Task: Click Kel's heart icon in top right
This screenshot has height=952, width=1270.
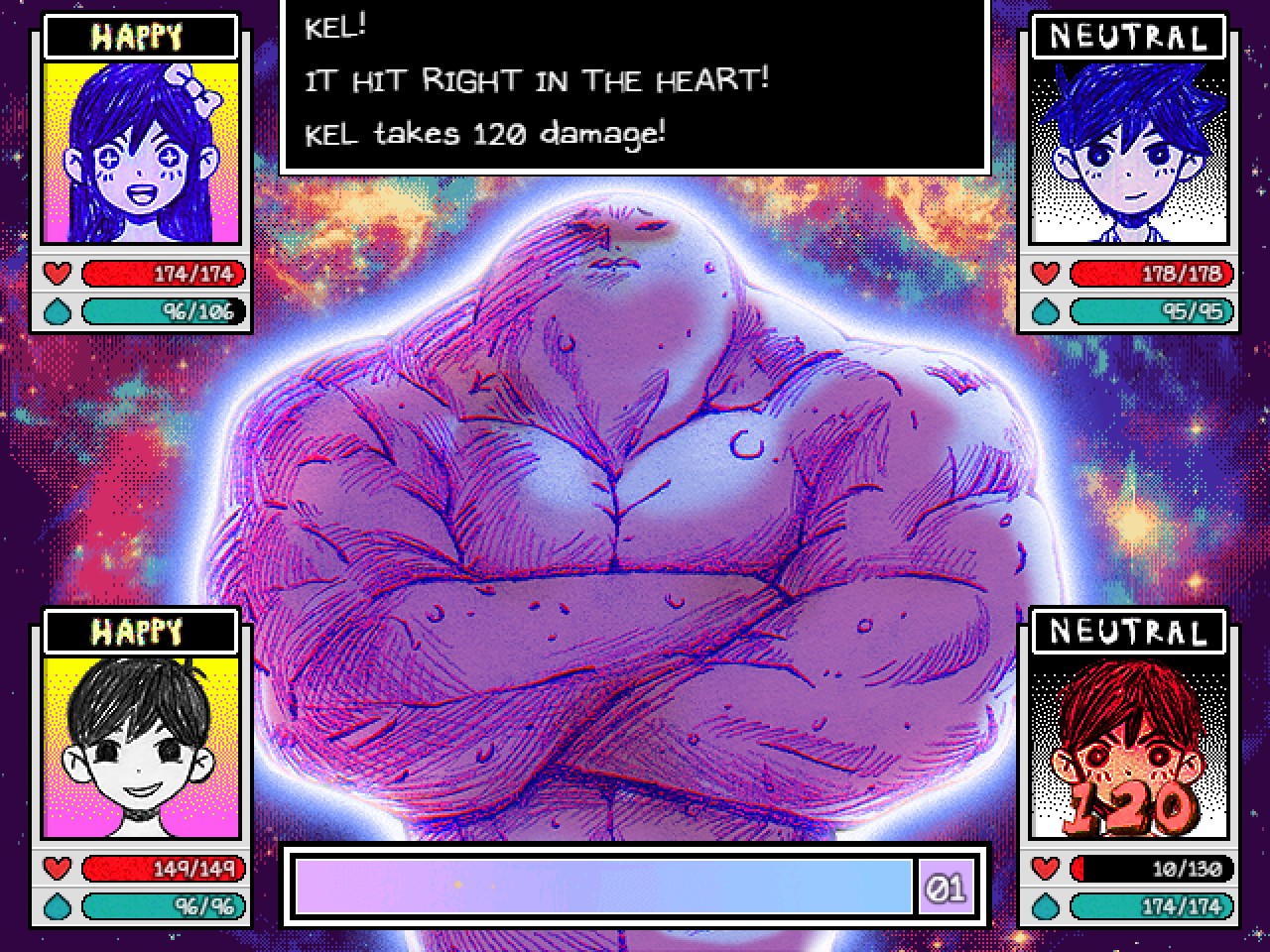Action: click(x=1046, y=274)
